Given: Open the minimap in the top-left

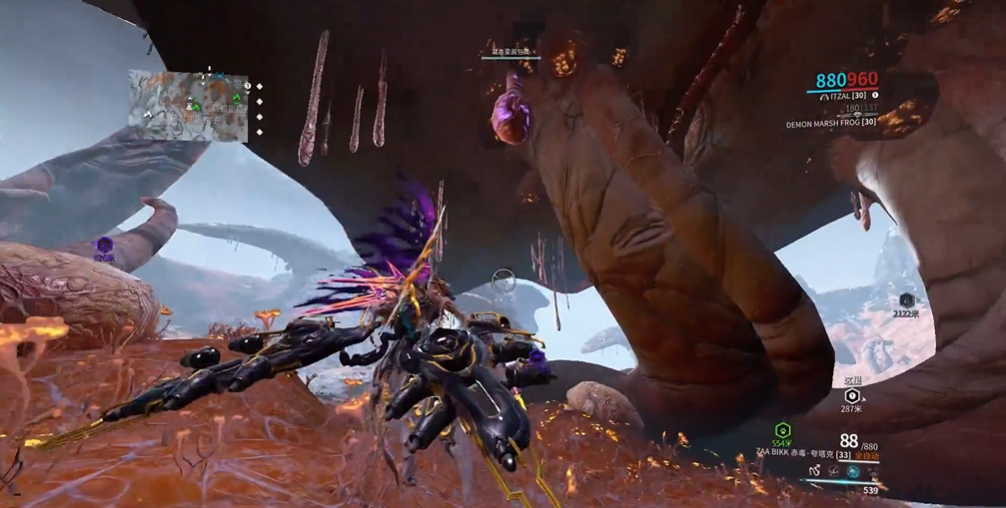Looking at the screenshot, I should [x=187, y=105].
